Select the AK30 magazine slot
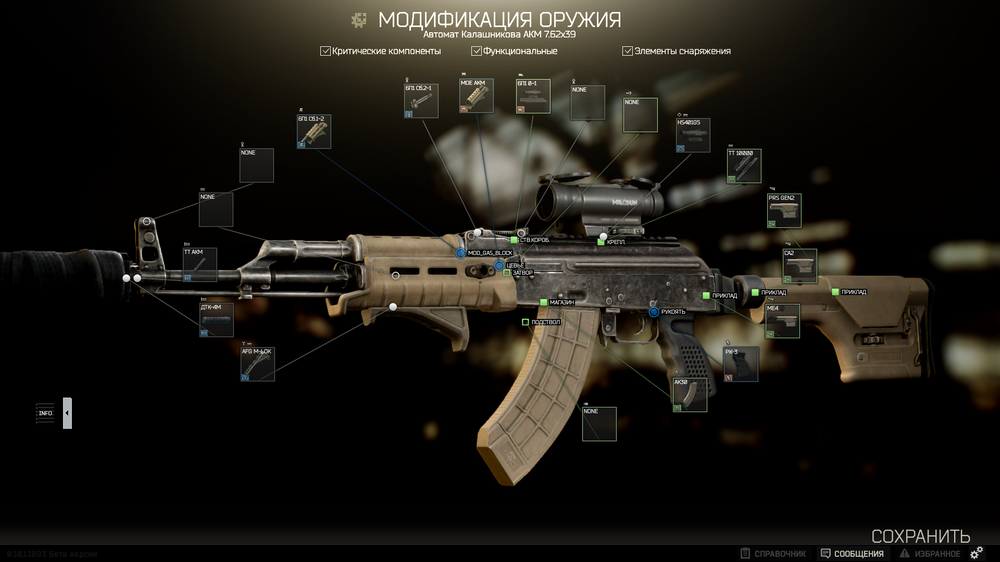This screenshot has height=562, width=1000. tap(689, 394)
